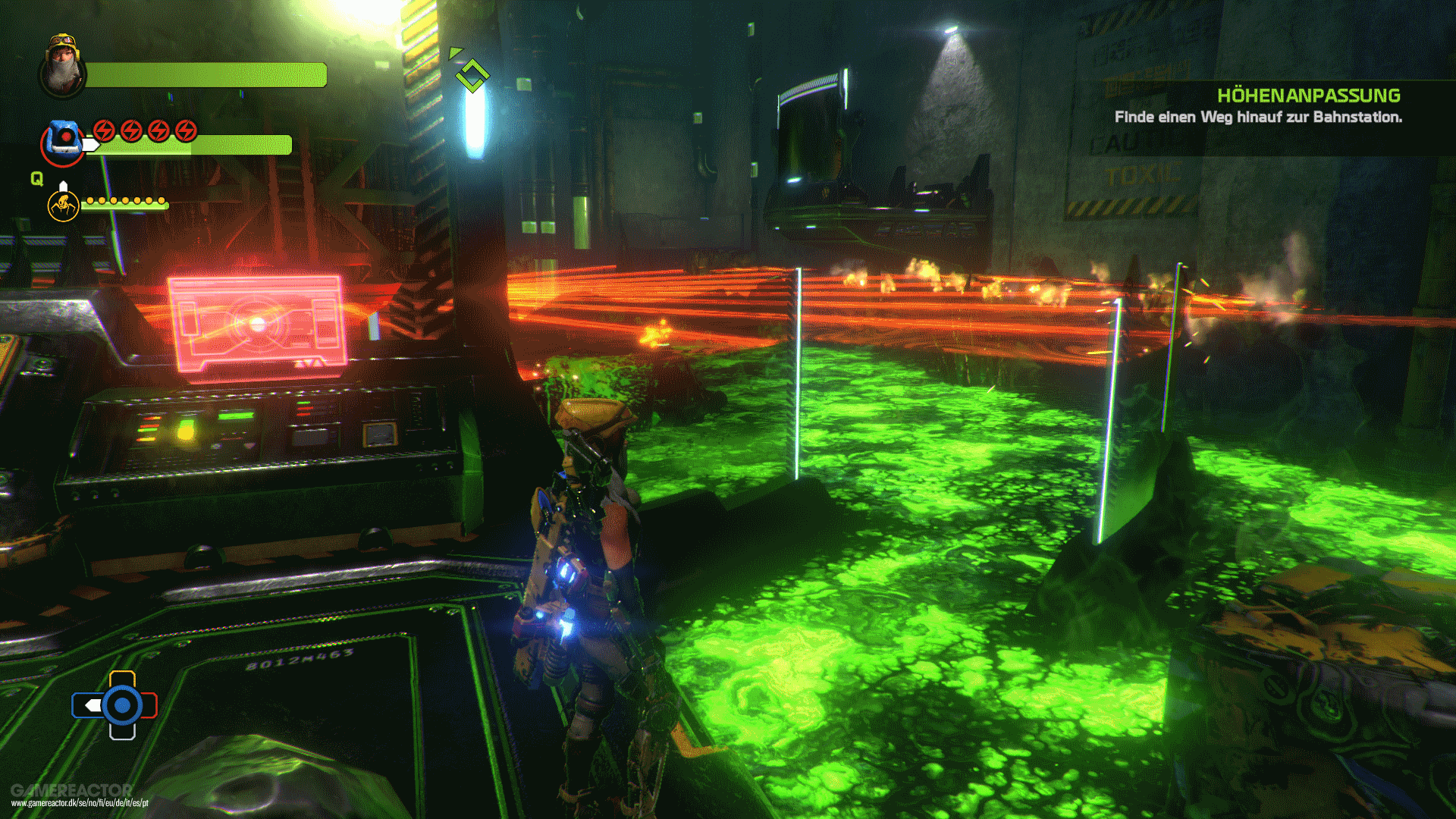Toggle the blue left d-pad direction
This screenshot has width=1456, height=819.
click(89, 705)
